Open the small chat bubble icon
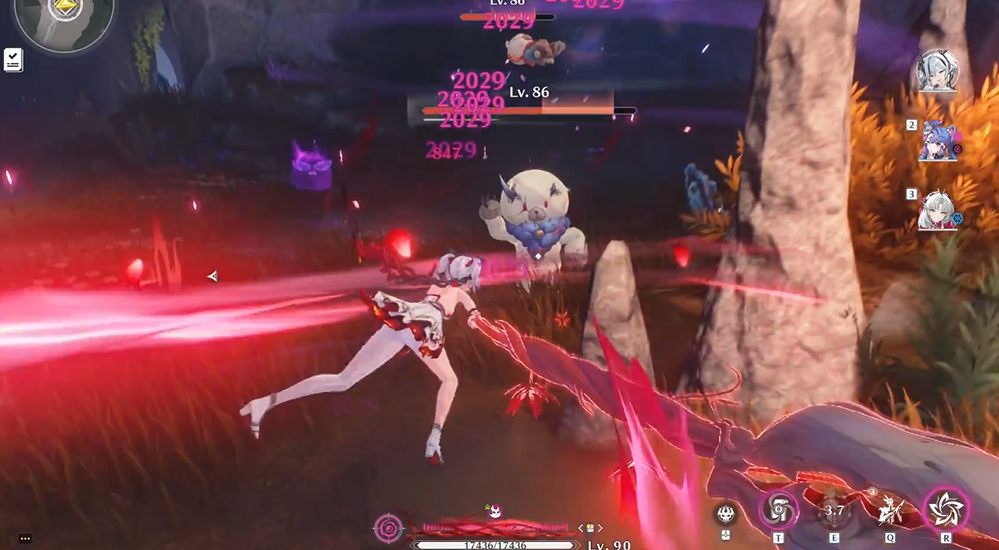Viewport: 999px width, 550px height. pyautogui.click(x=24, y=539)
